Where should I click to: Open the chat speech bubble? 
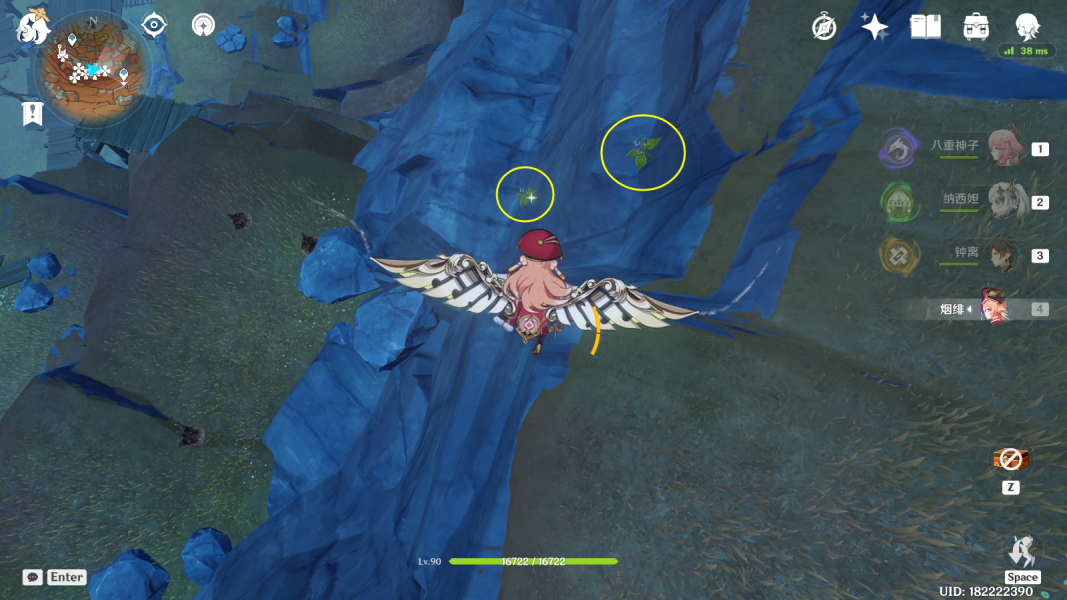tap(33, 577)
